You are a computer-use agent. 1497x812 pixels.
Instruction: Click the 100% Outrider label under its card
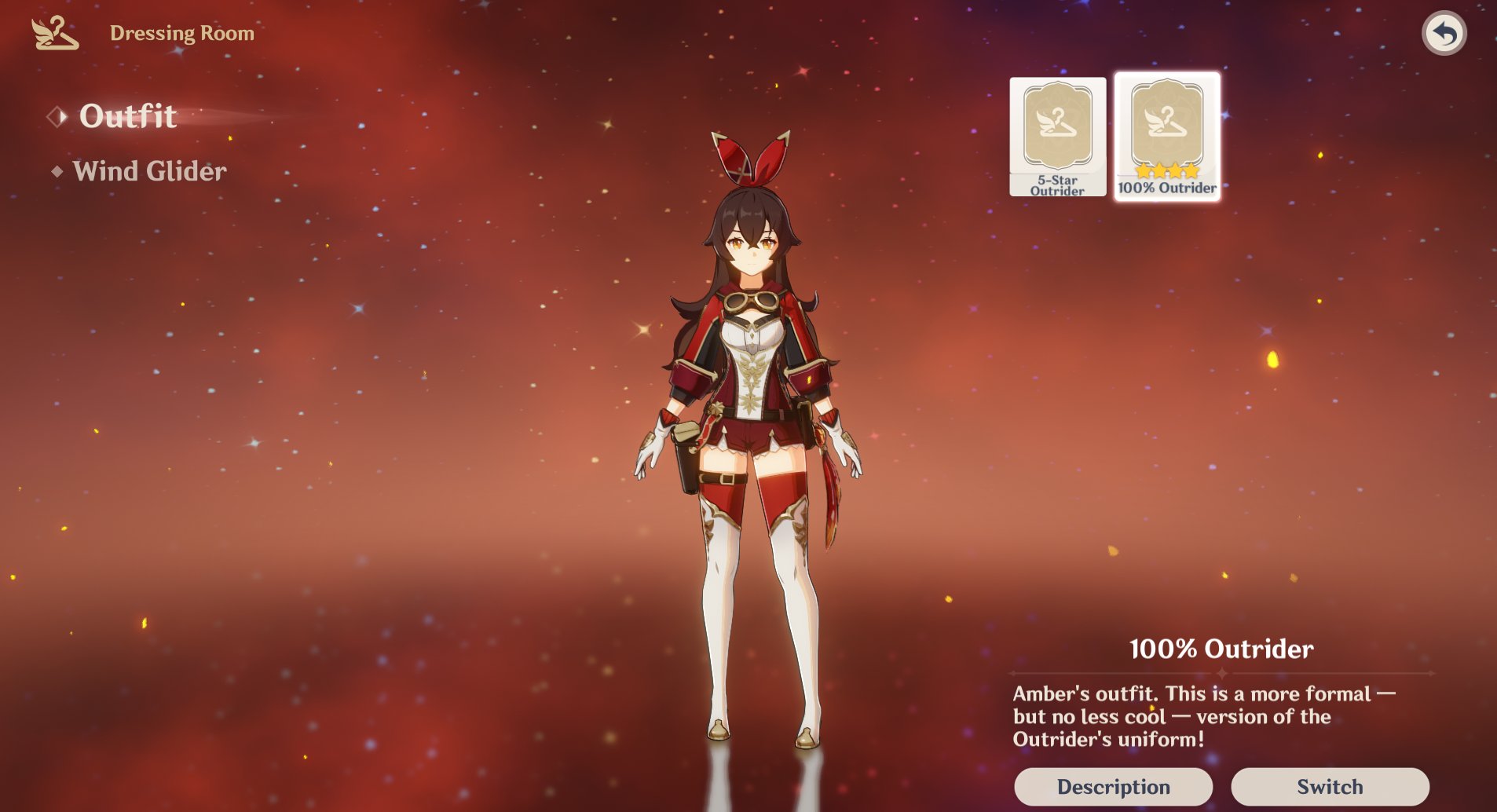point(1166,188)
